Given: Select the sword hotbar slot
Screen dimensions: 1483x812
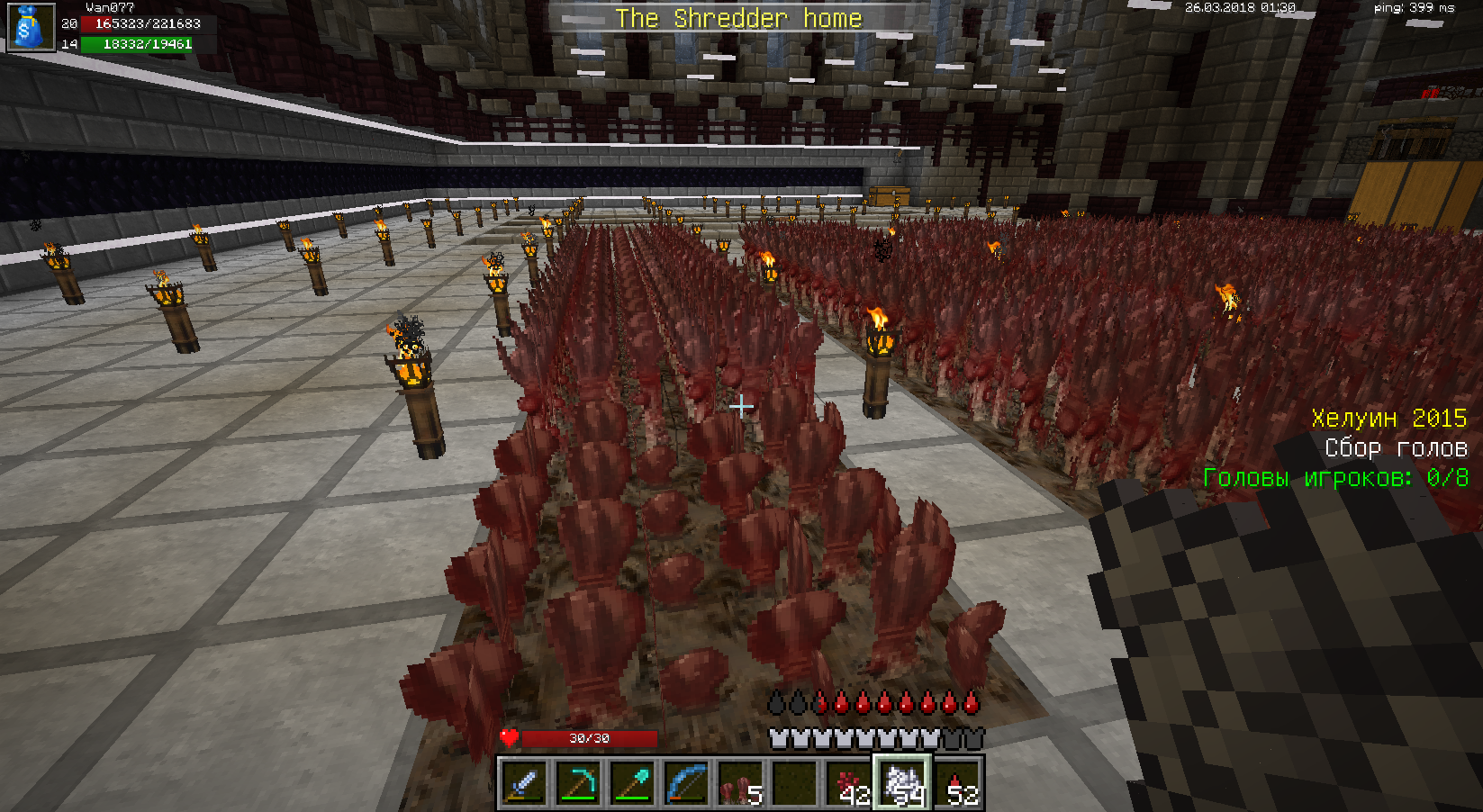Looking at the screenshot, I should 525,782.
